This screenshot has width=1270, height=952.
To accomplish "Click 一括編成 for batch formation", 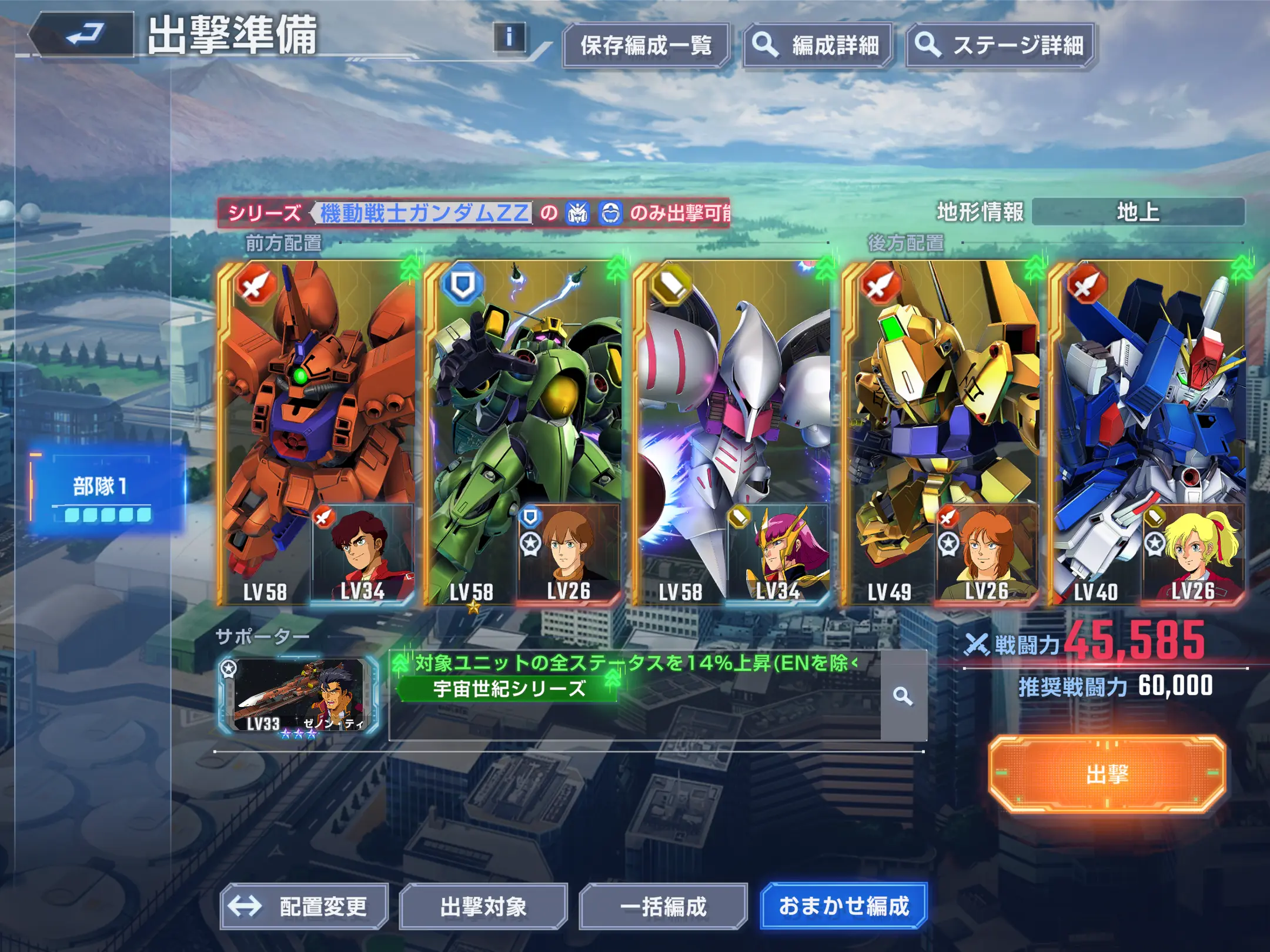I will [x=664, y=906].
